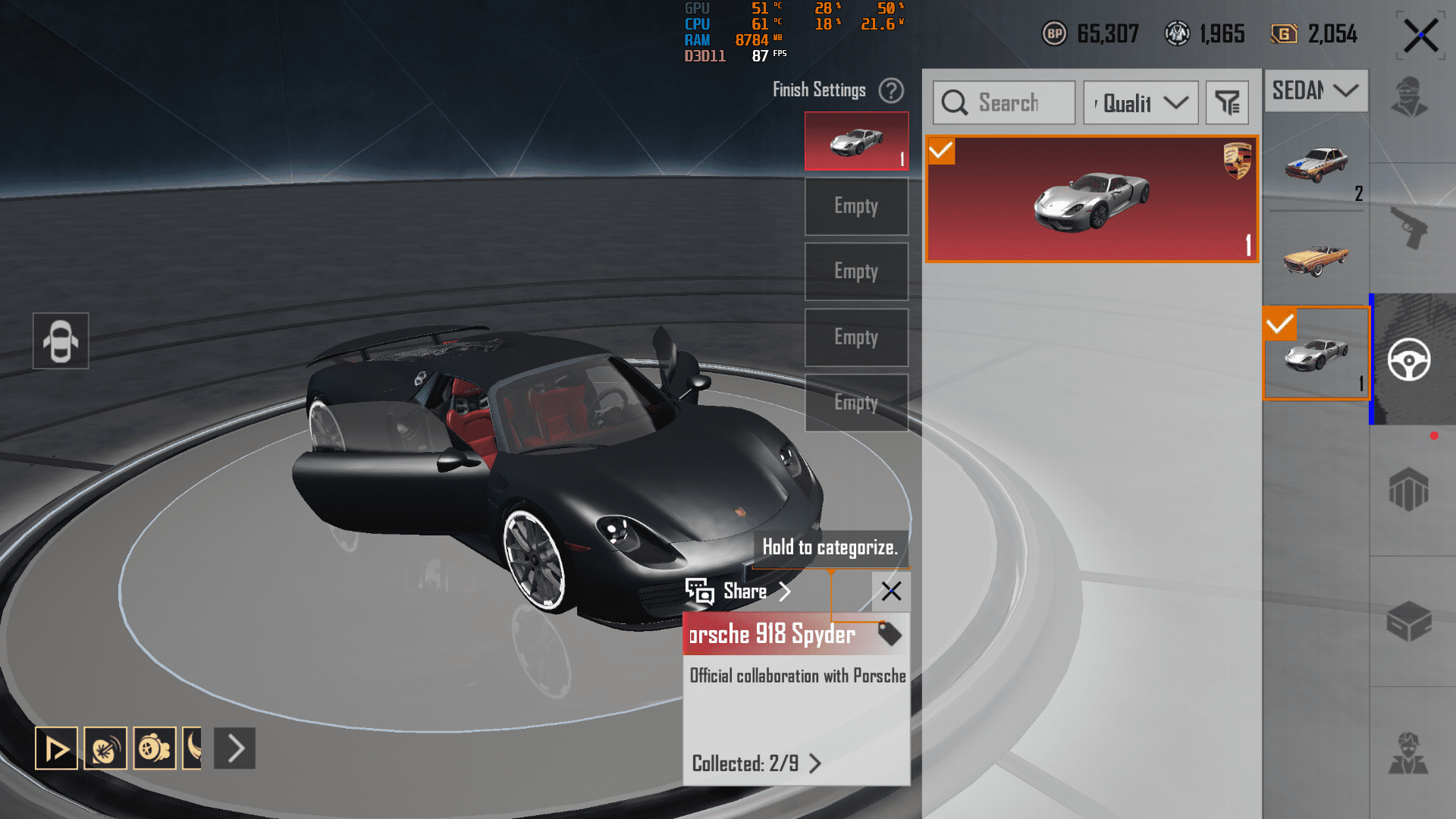
Task: Play the vehicle preview animation
Action: (56, 748)
